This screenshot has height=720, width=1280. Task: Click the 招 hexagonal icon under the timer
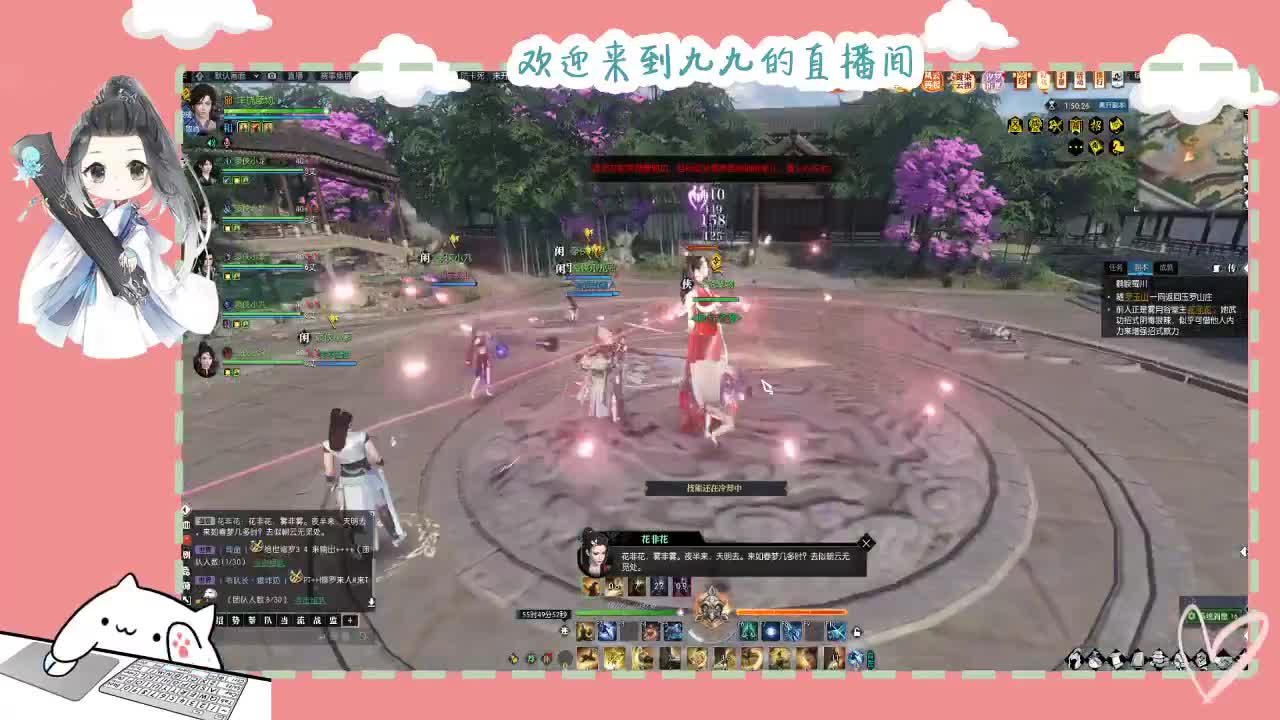coord(1098,124)
